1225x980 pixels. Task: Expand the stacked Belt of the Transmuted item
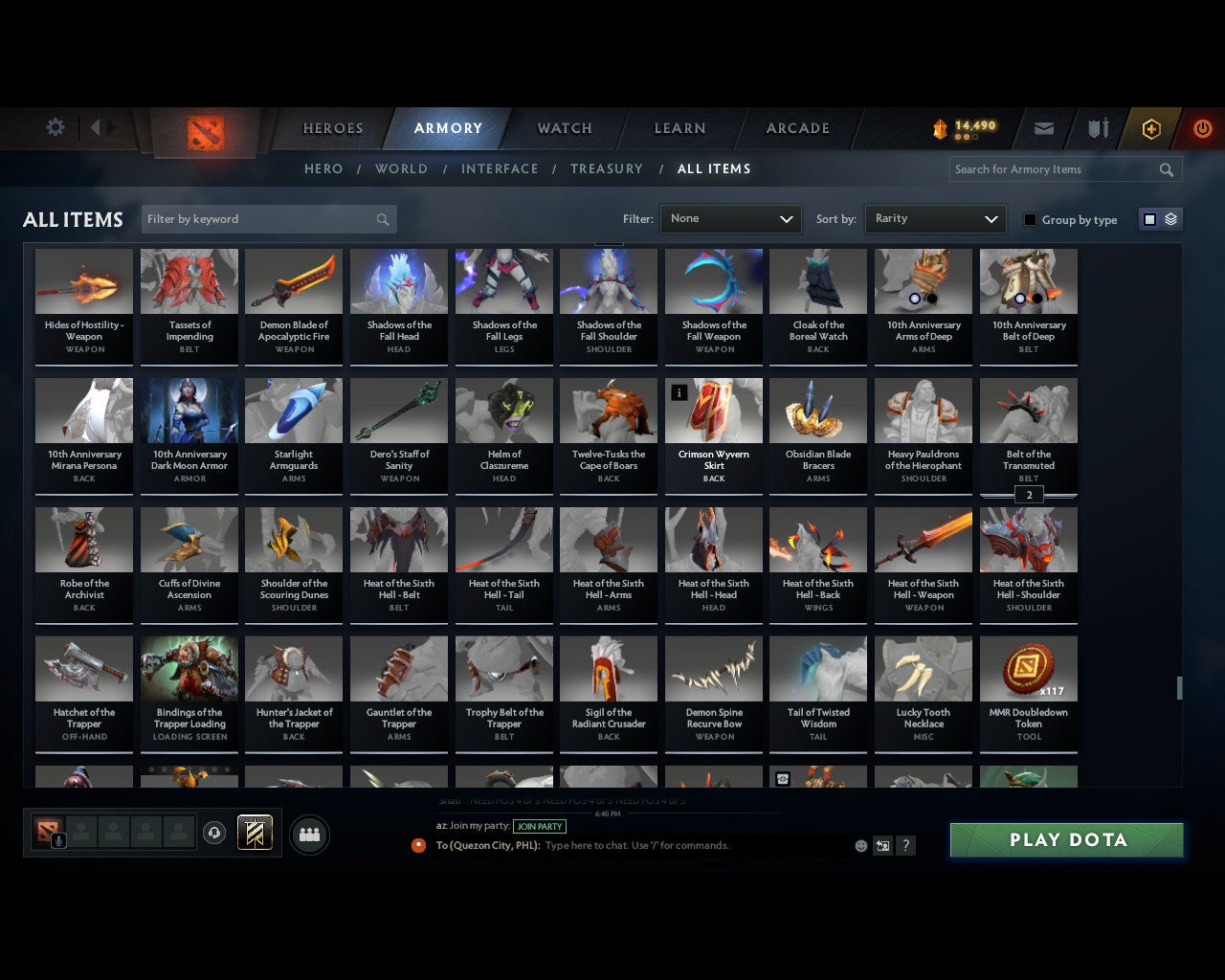coord(1029,495)
